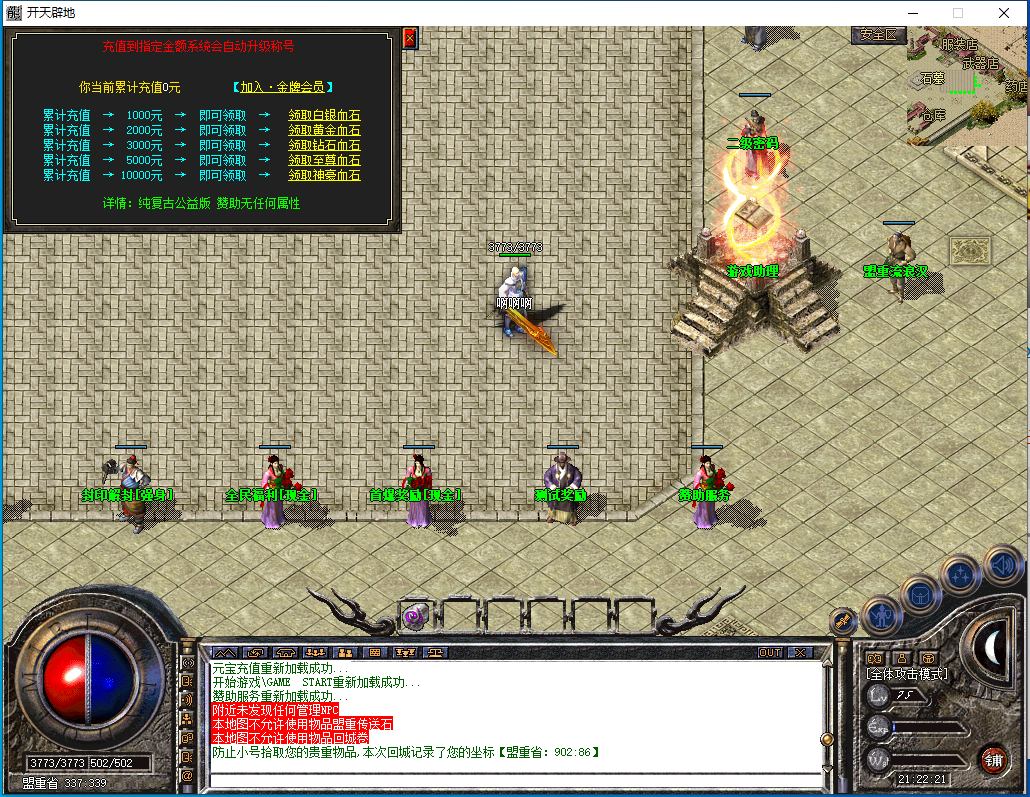Claim the 领取钻石血石 reward

(324, 146)
